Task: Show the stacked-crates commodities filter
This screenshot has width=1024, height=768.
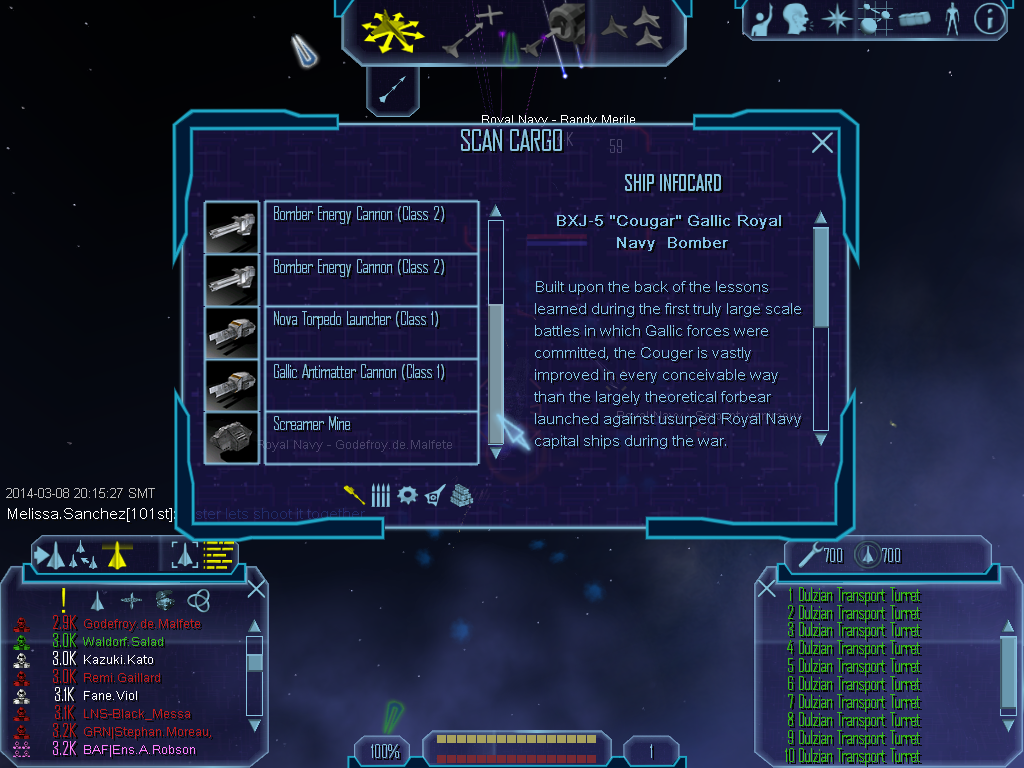Action: 459,494
